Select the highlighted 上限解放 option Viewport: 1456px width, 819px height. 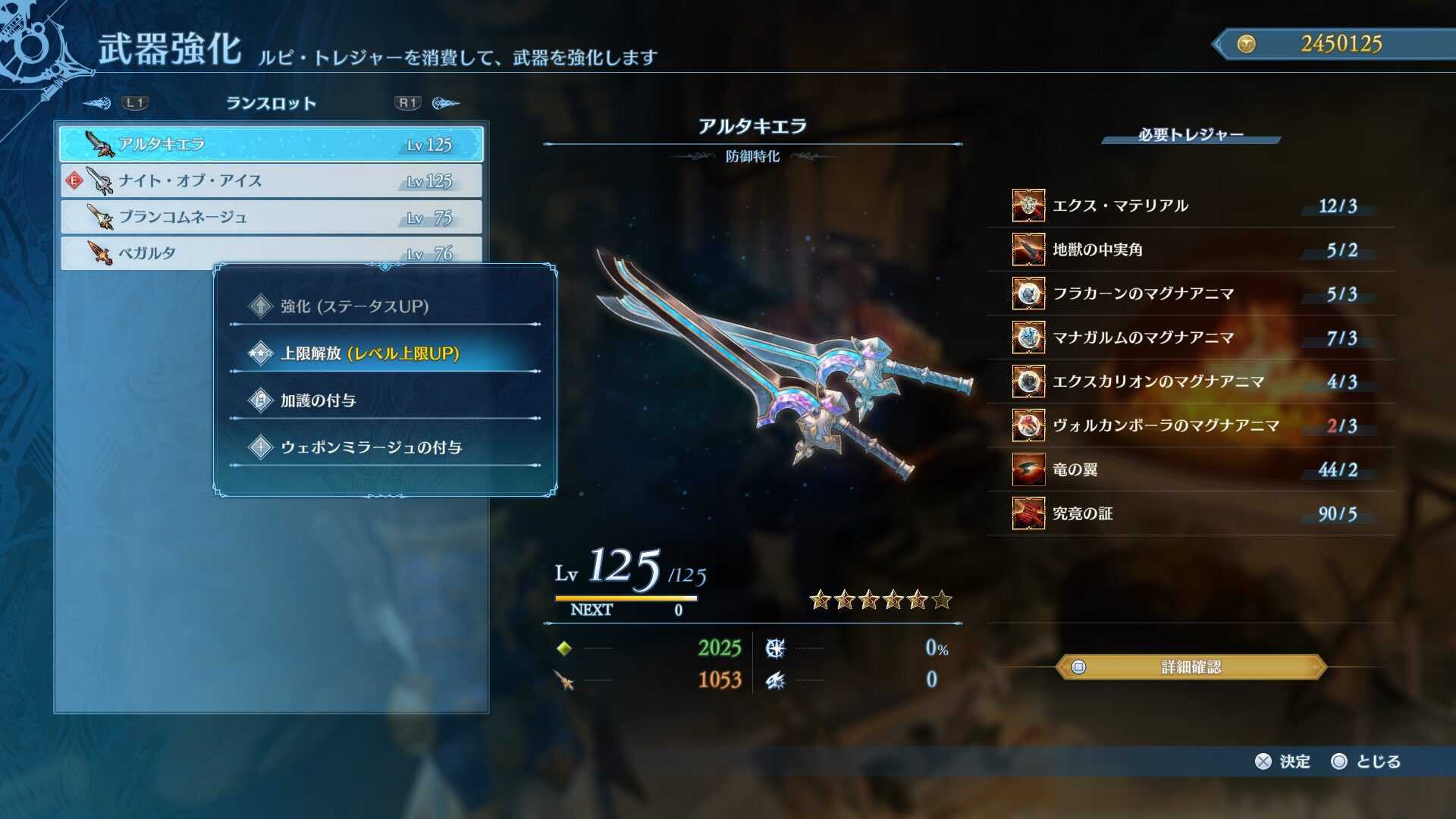[x=356, y=353]
